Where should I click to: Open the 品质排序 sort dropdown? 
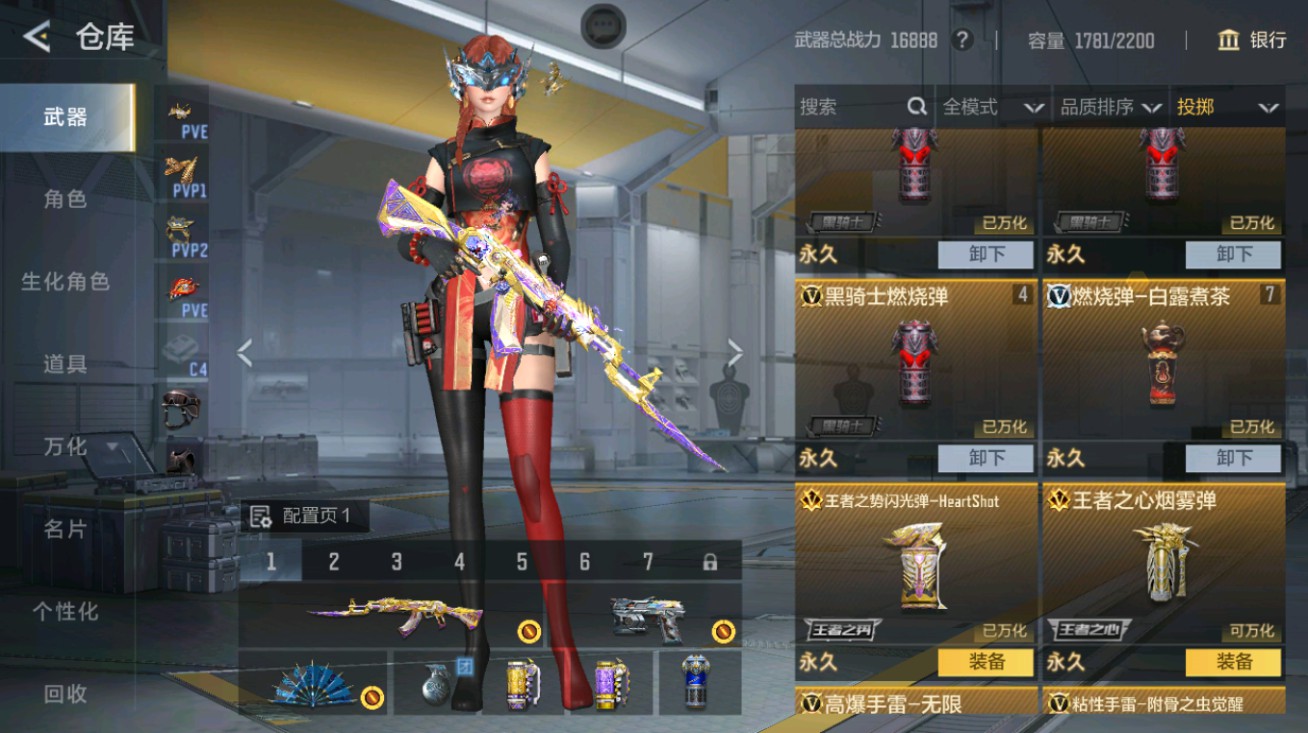(1110, 106)
